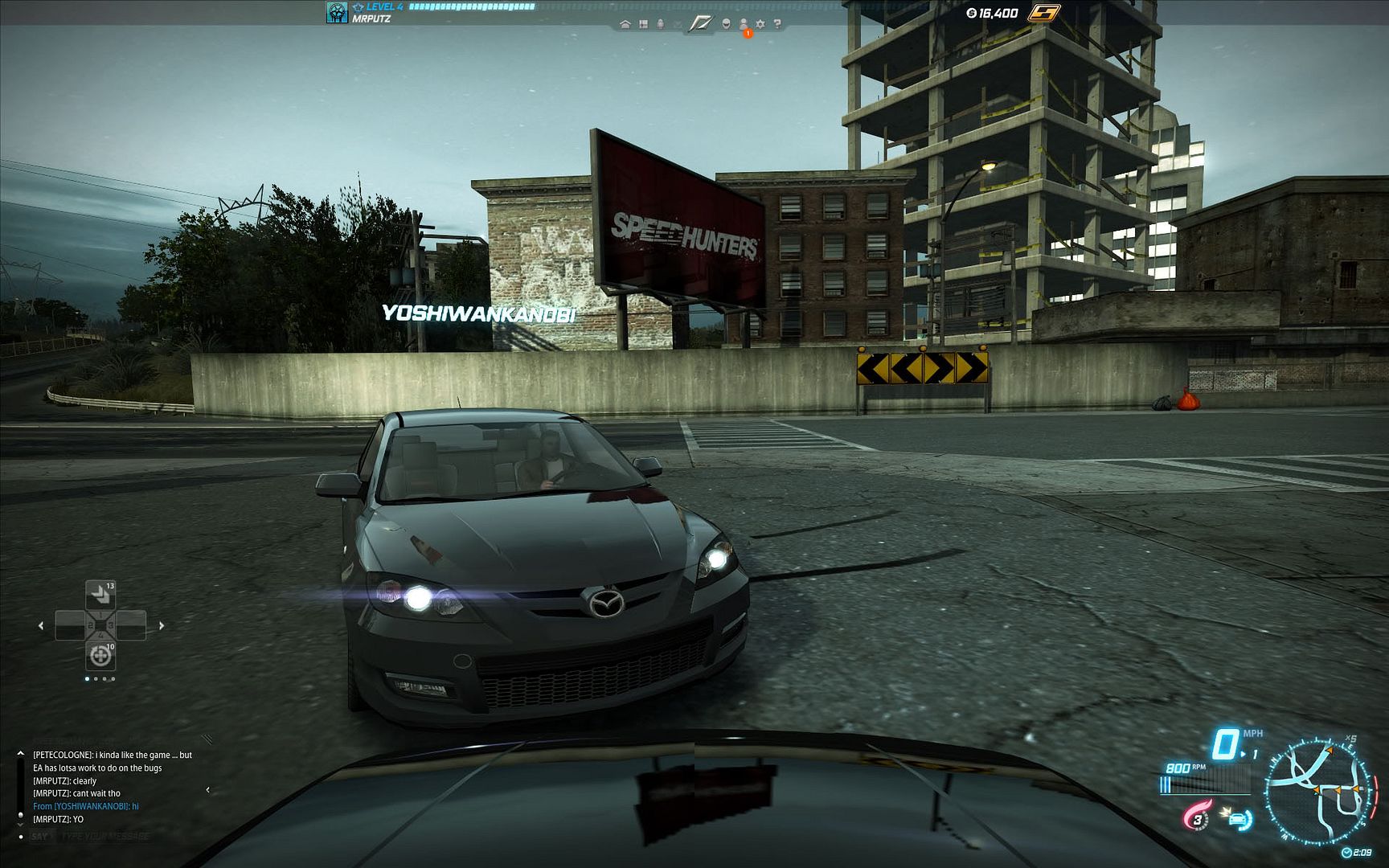Click the driver helmet icon in top bar
The width and height of the screenshot is (1389, 868).
(x=726, y=24)
